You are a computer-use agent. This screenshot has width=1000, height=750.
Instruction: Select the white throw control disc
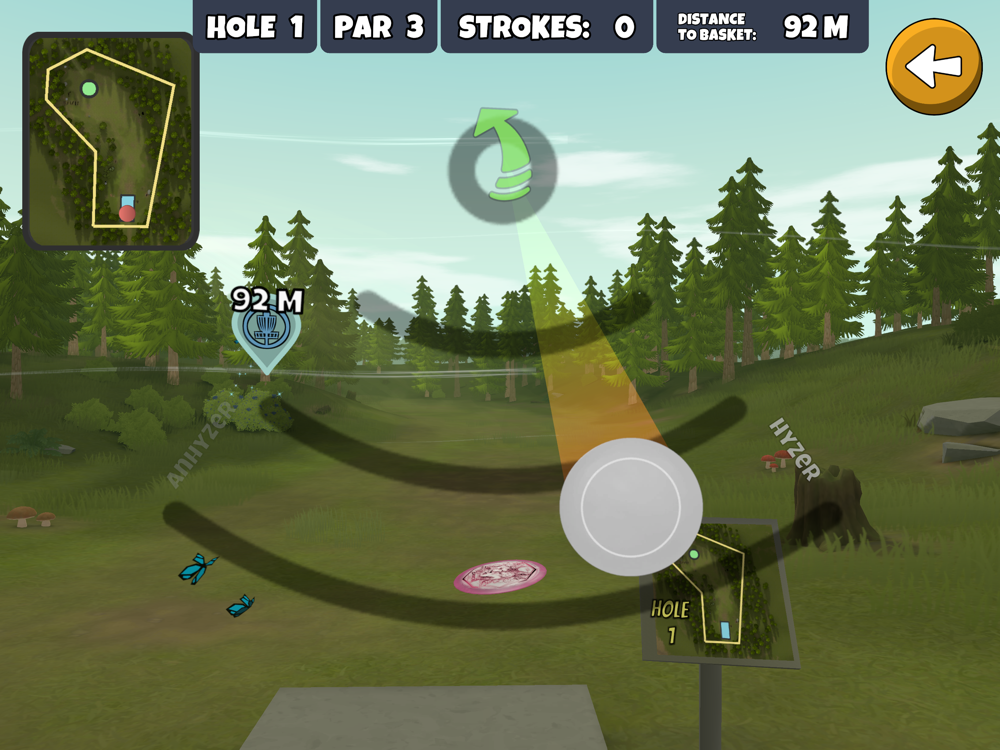click(x=631, y=506)
